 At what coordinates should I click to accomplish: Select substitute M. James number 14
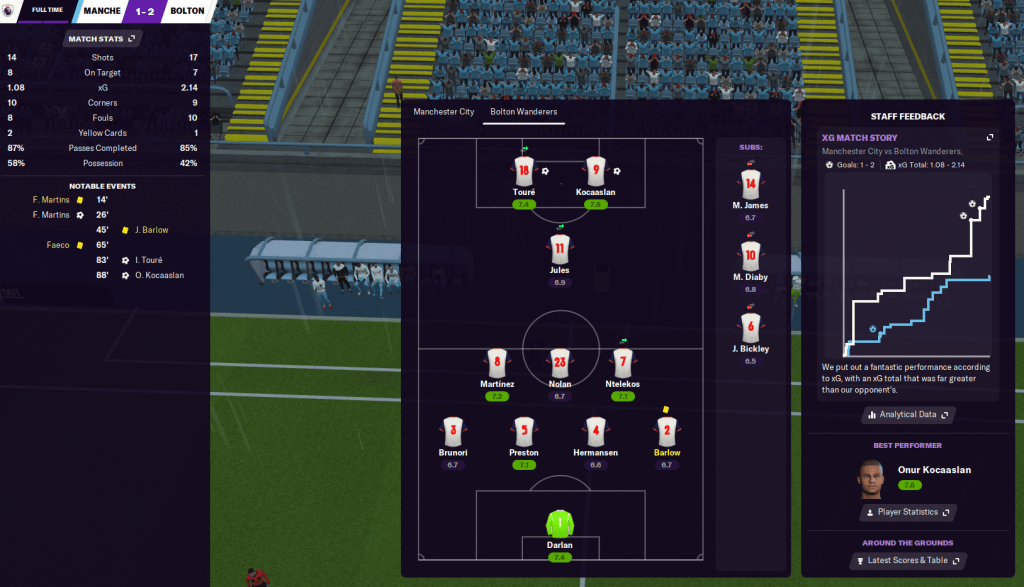(750, 183)
